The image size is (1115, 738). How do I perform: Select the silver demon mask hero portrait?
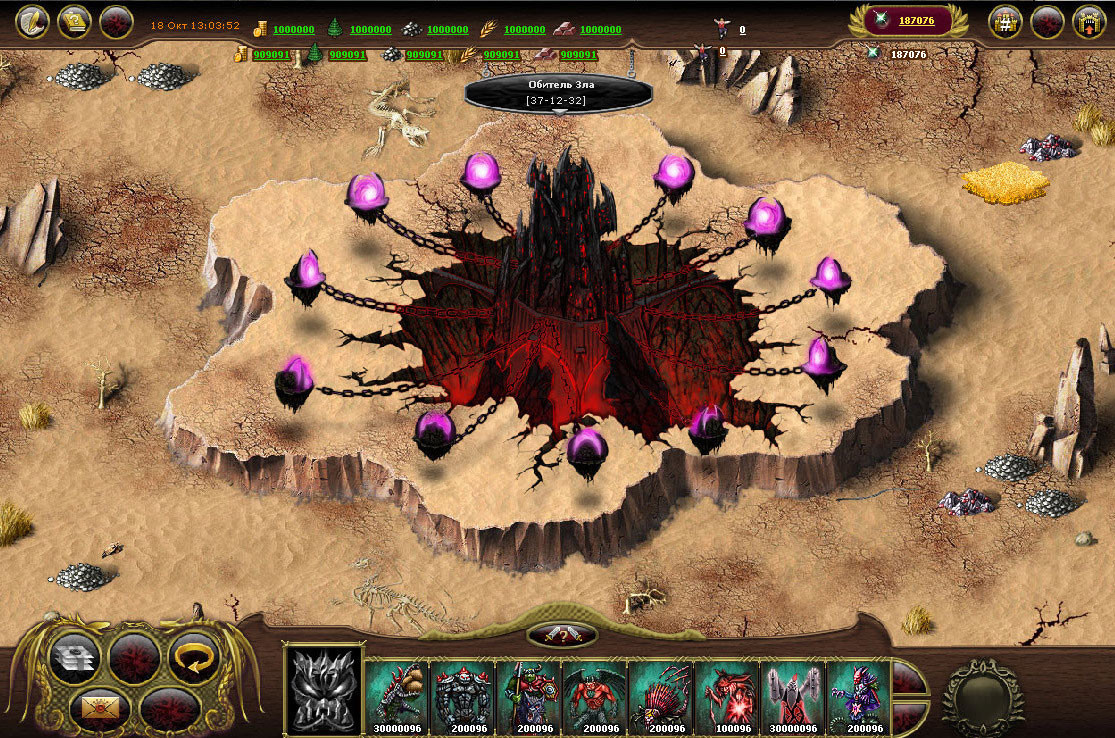click(x=323, y=689)
